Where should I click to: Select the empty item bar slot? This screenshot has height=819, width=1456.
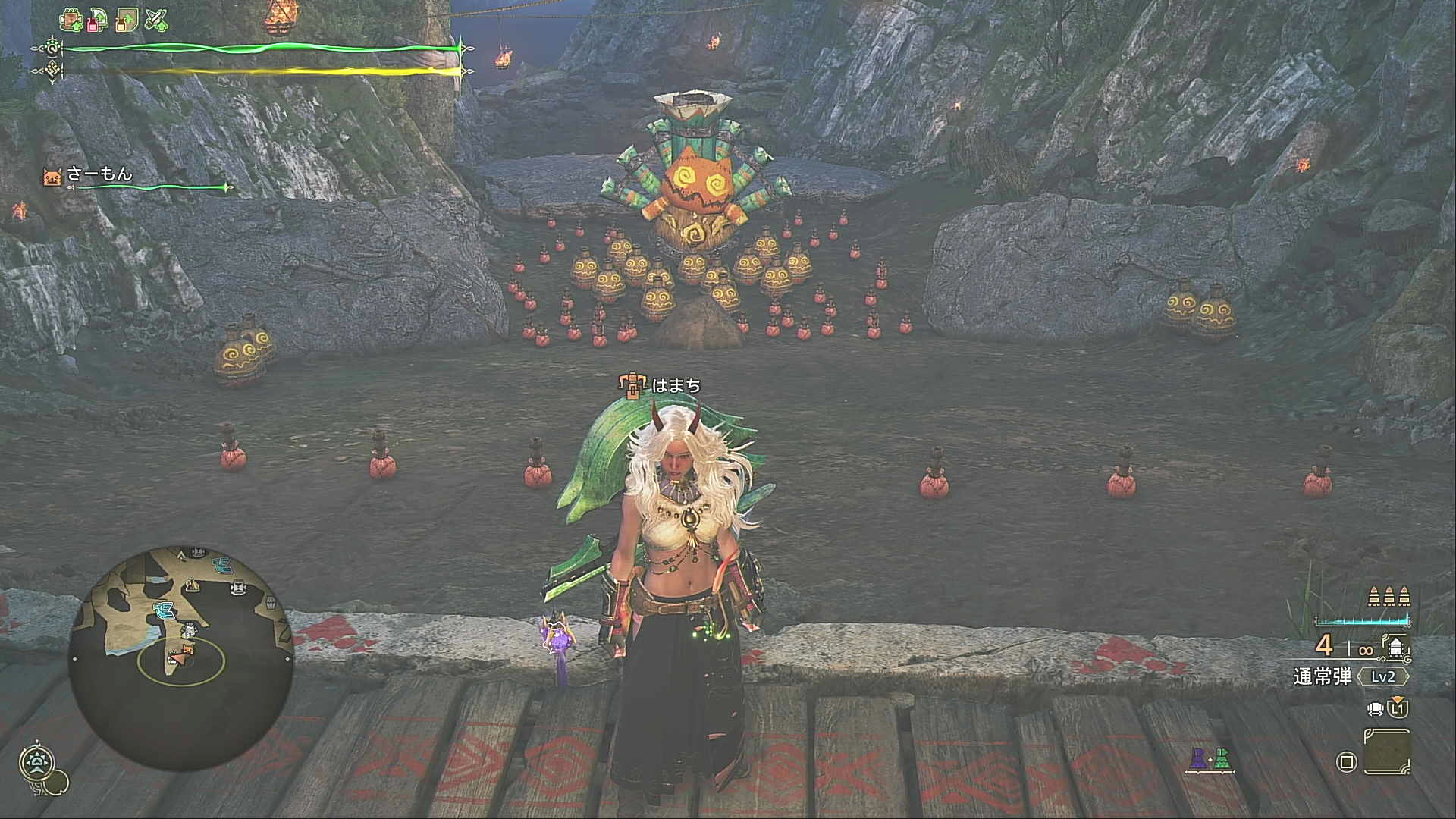click(1386, 752)
